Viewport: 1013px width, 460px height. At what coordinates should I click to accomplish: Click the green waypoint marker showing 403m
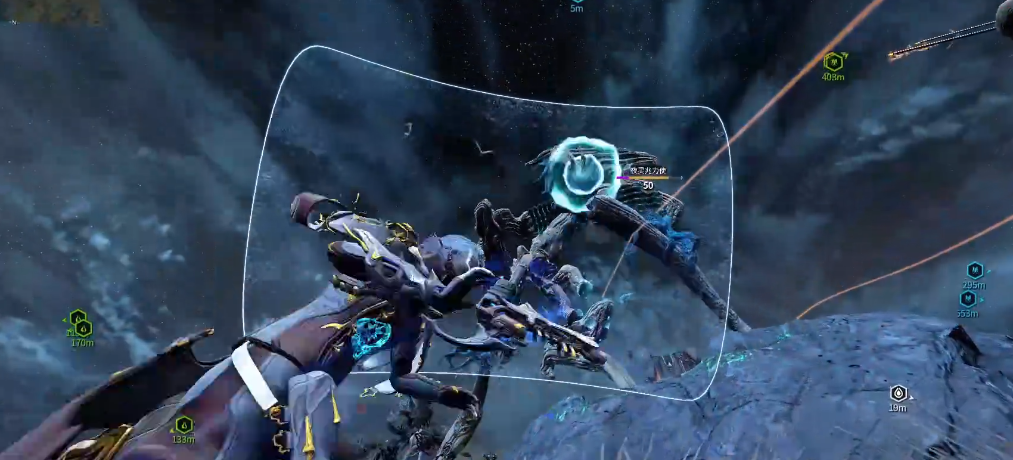coord(833,62)
